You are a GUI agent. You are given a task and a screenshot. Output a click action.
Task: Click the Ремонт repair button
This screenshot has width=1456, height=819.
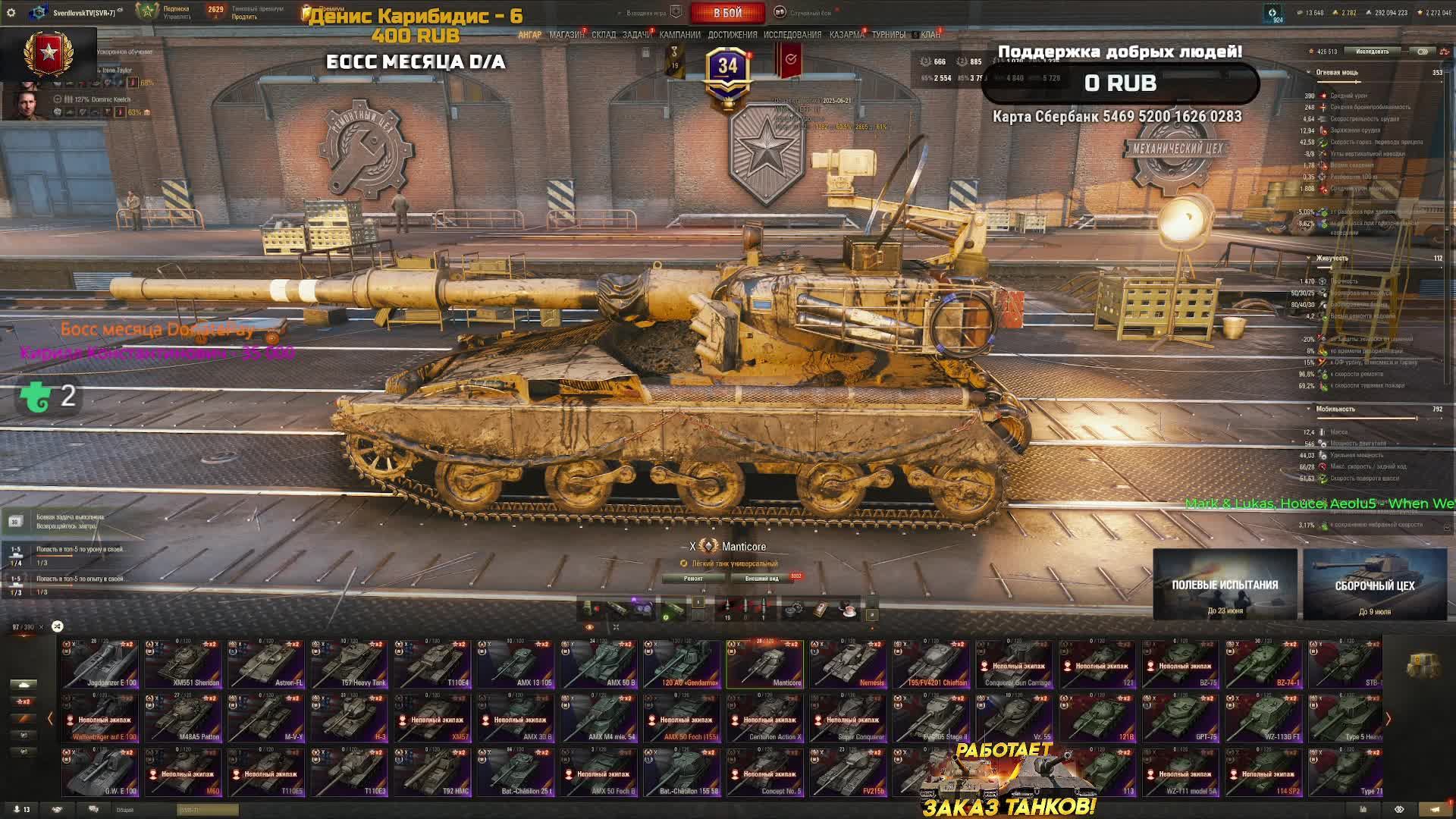point(693,579)
